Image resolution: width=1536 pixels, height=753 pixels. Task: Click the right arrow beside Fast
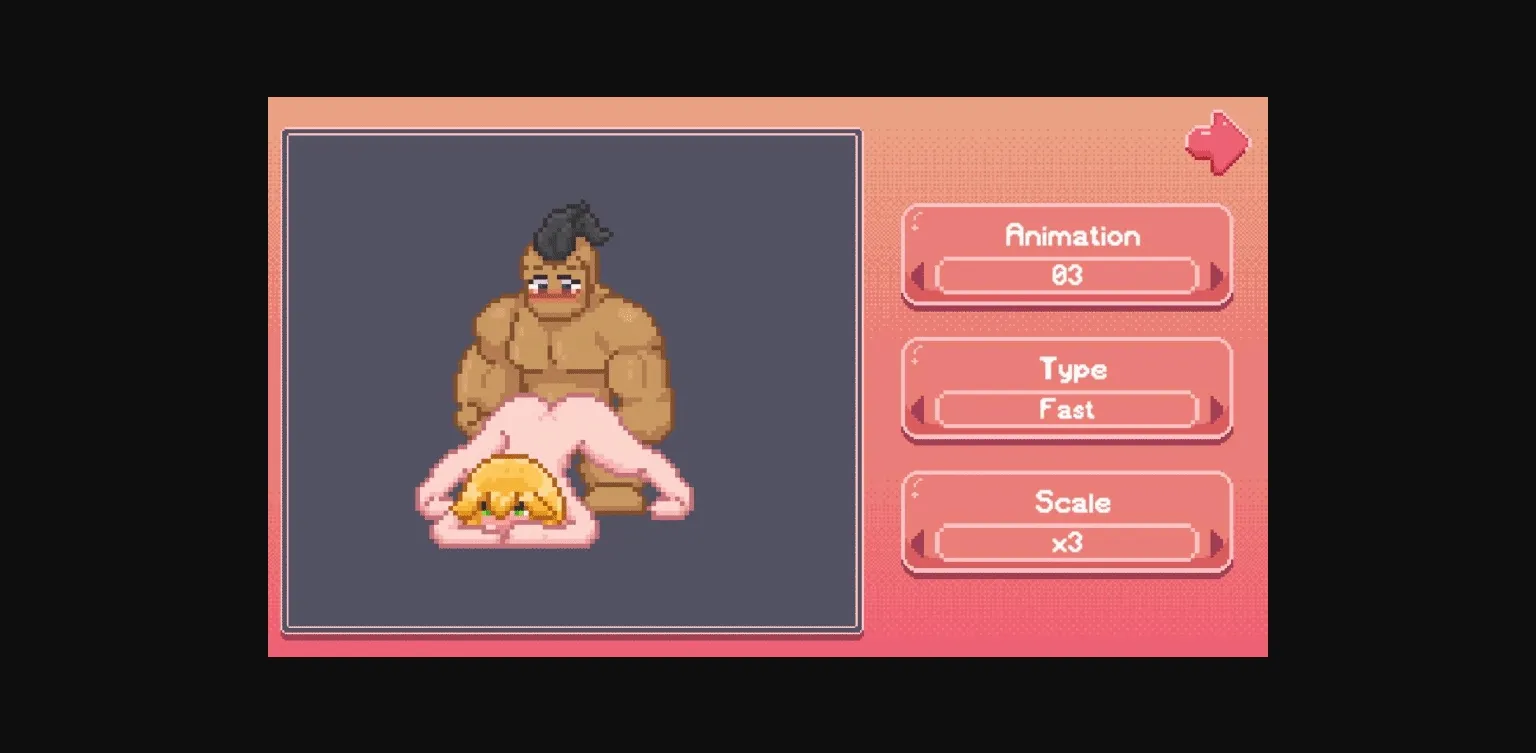tap(1213, 409)
